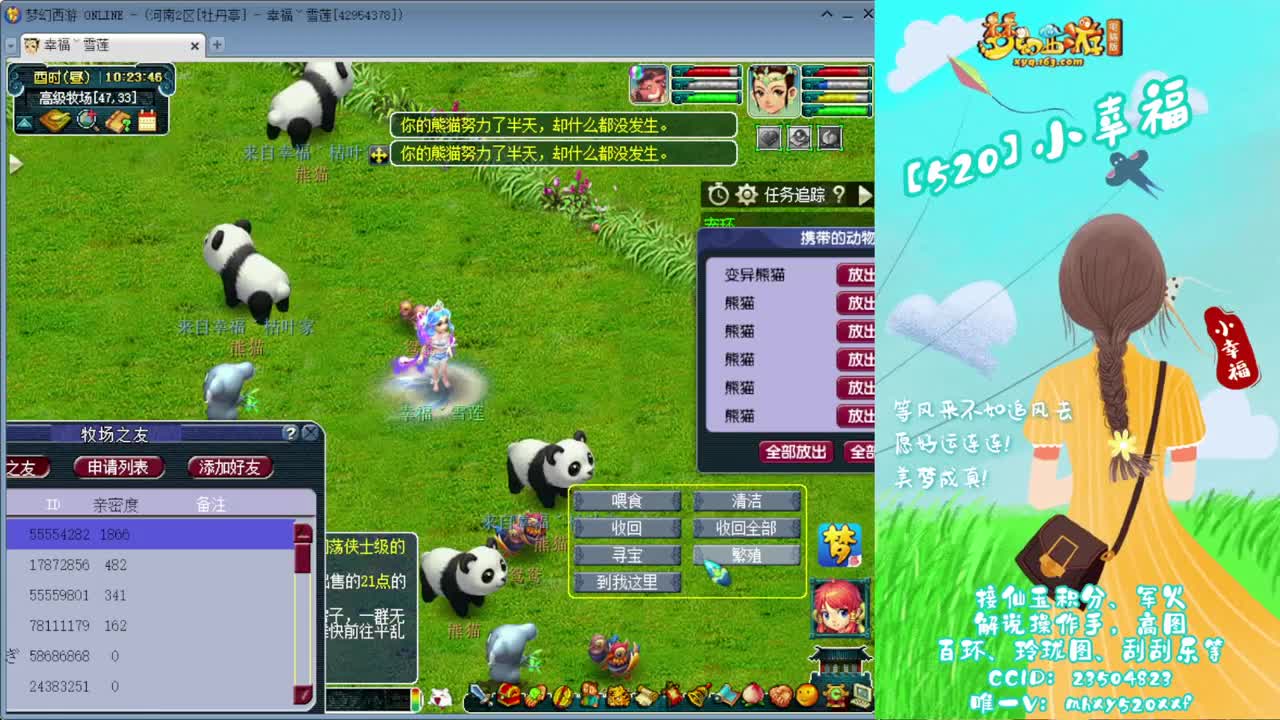Open the calendar icon in the minimap panel
Image resolution: width=1280 pixels, height=720 pixels.
147,120
